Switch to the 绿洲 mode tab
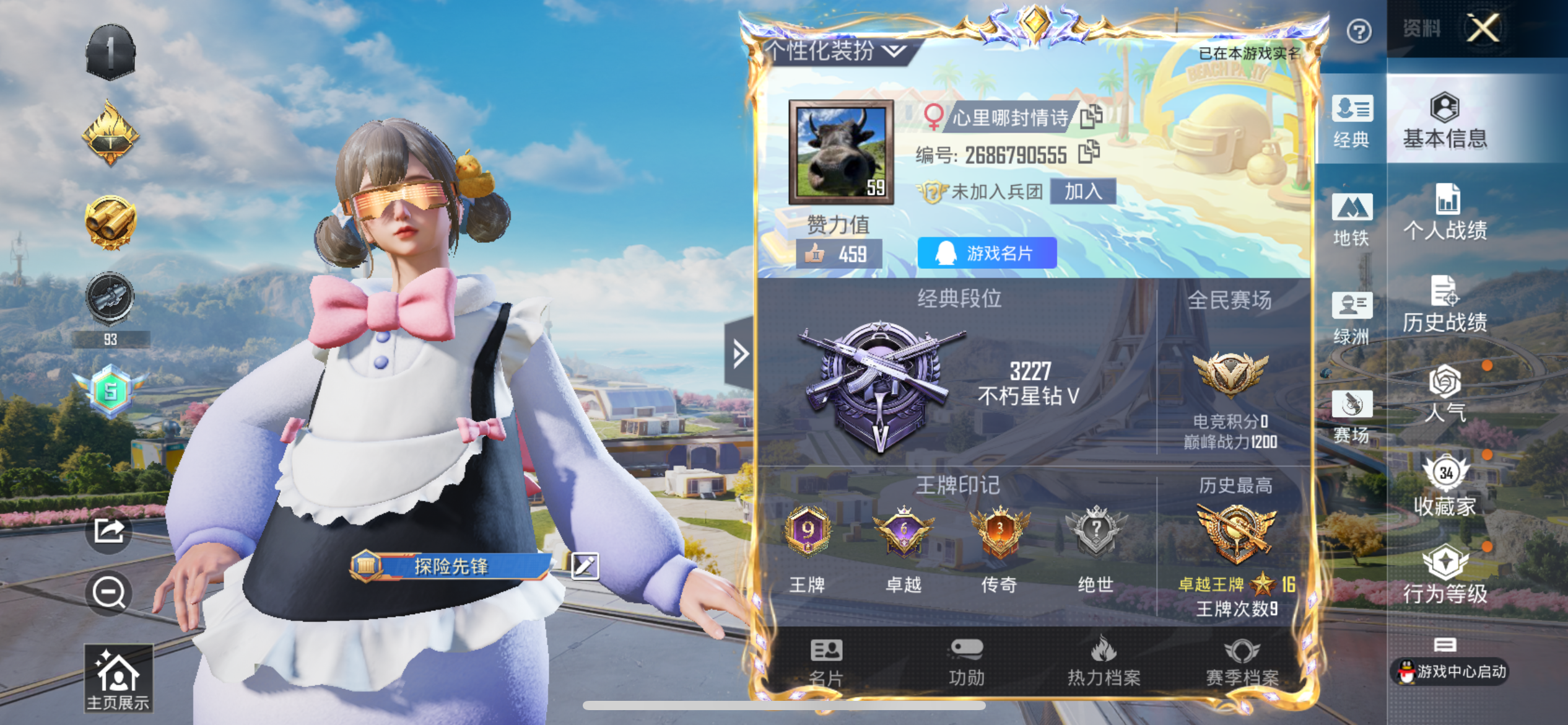Image resolution: width=1568 pixels, height=725 pixels. [1351, 318]
